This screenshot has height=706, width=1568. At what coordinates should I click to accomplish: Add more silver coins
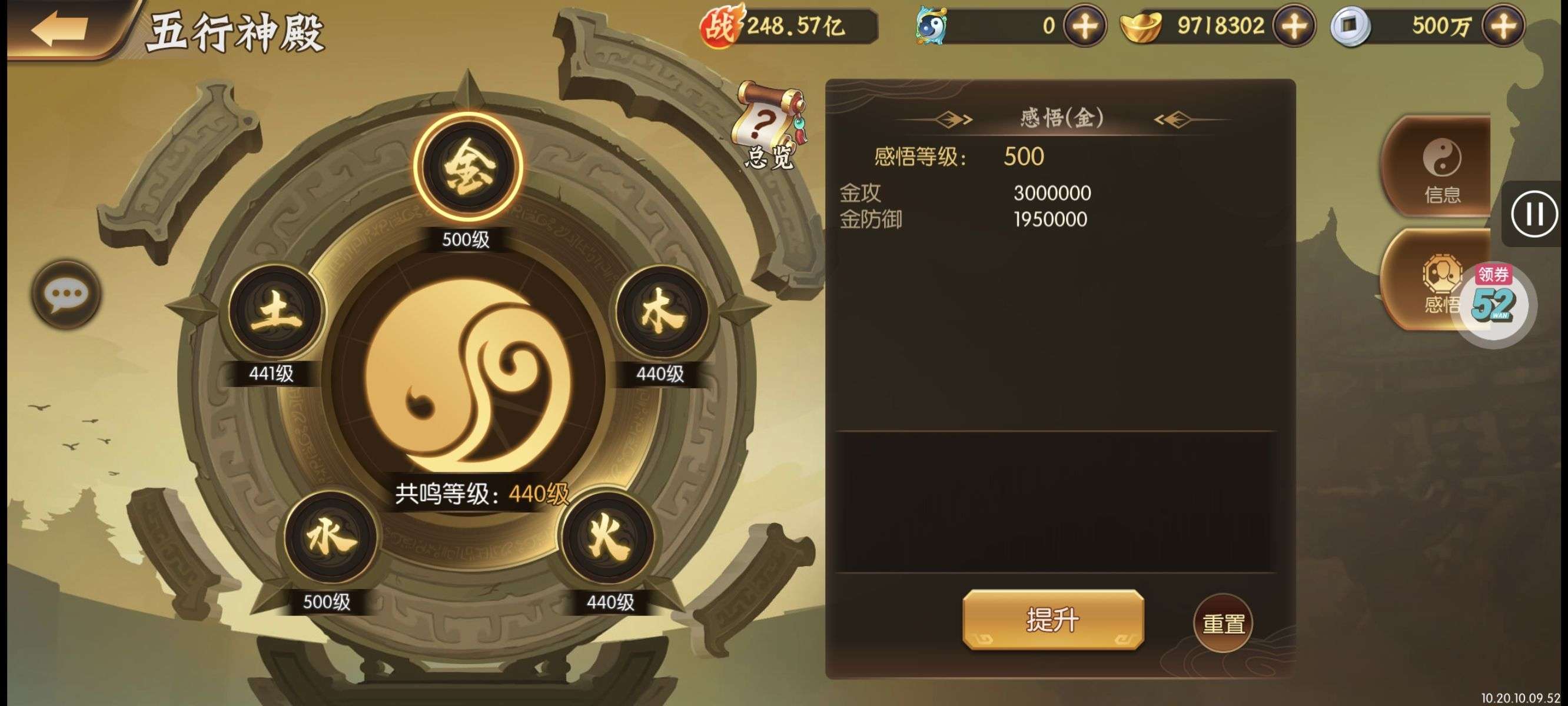click(x=1503, y=26)
